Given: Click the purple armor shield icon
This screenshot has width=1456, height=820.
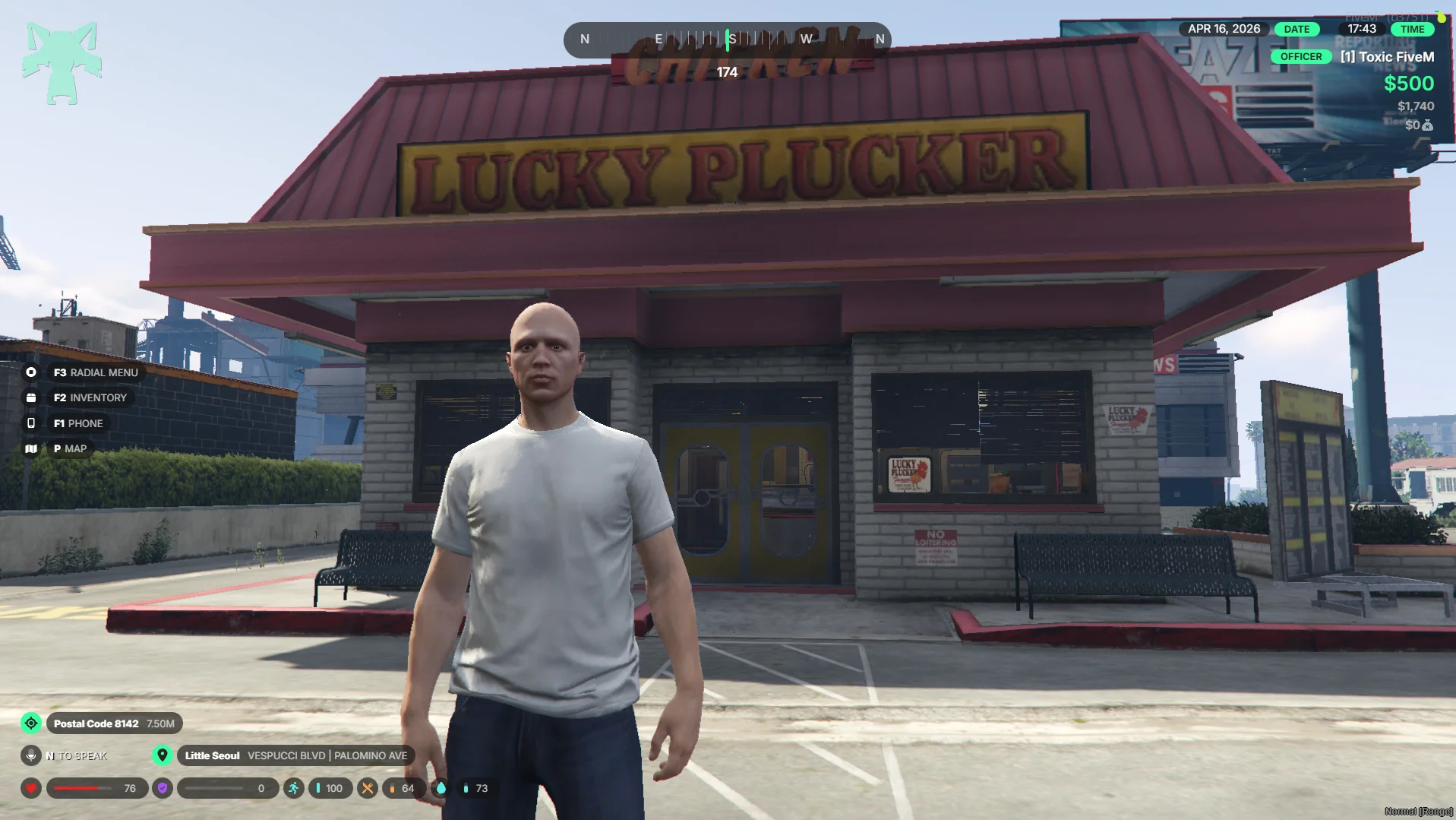Looking at the screenshot, I should tap(163, 788).
